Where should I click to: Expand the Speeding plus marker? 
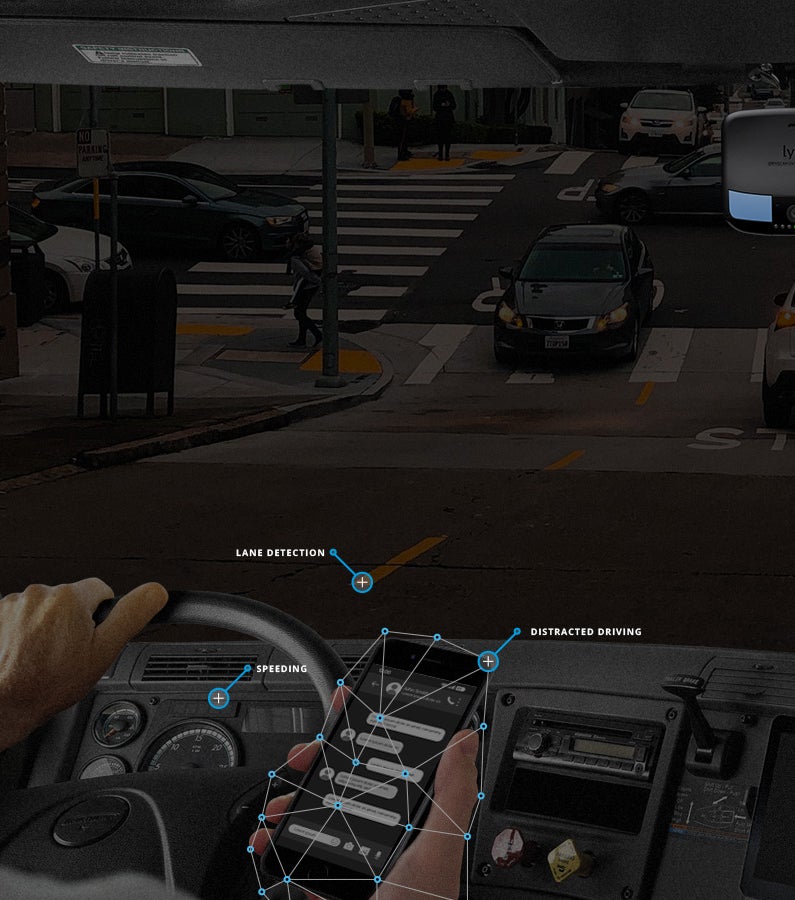[218, 698]
